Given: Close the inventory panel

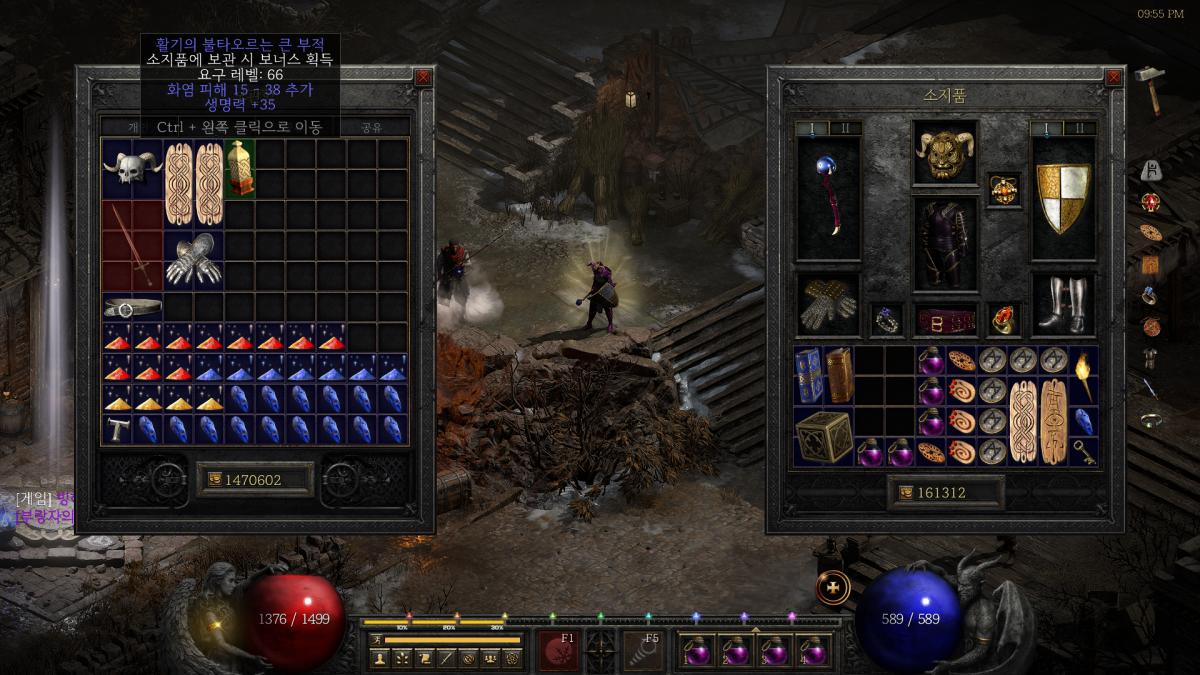Looking at the screenshot, I should (x=1114, y=77).
